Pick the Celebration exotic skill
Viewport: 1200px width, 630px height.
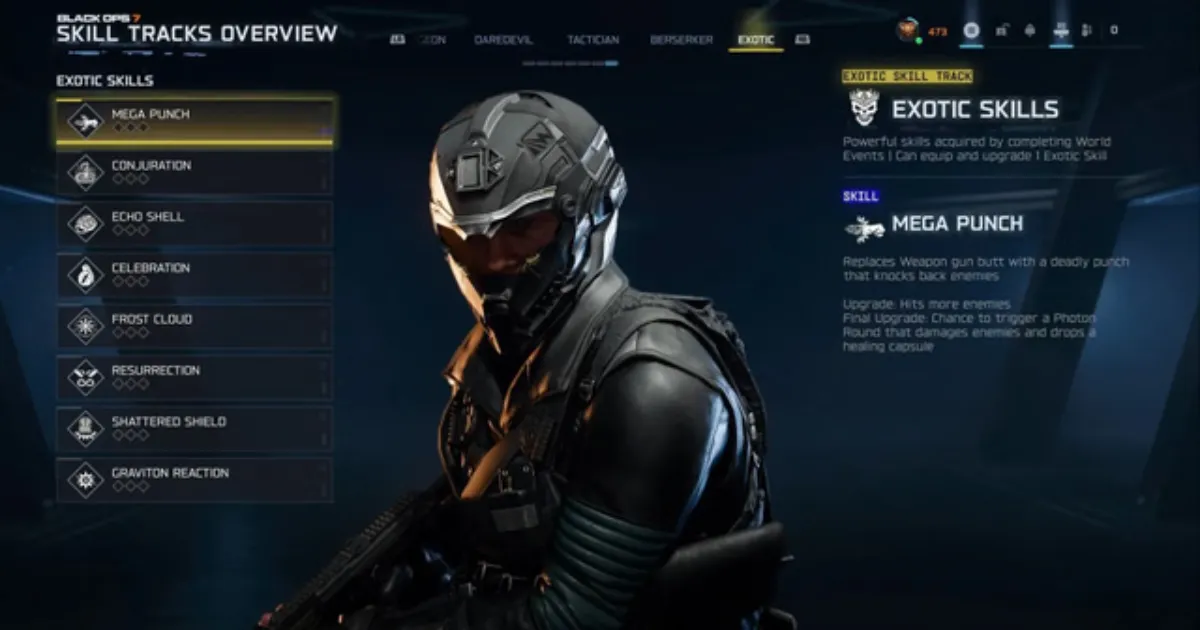(x=195, y=274)
